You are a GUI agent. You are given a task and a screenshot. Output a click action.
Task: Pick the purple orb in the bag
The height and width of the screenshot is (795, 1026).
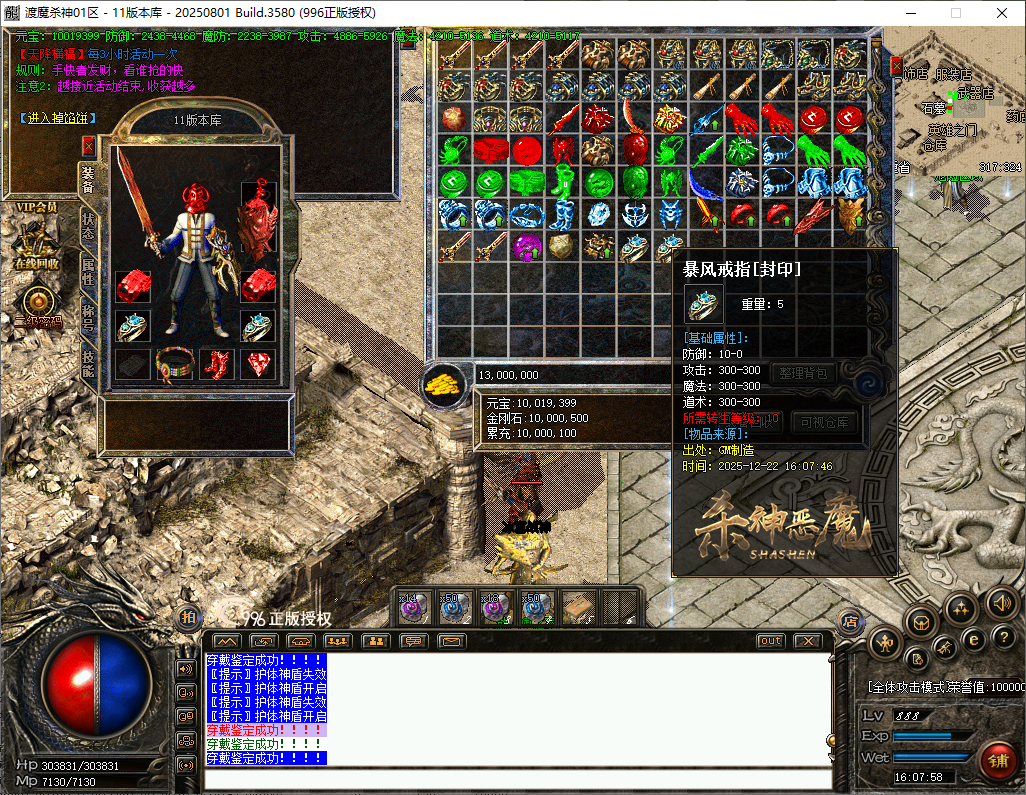(x=526, y=246)
